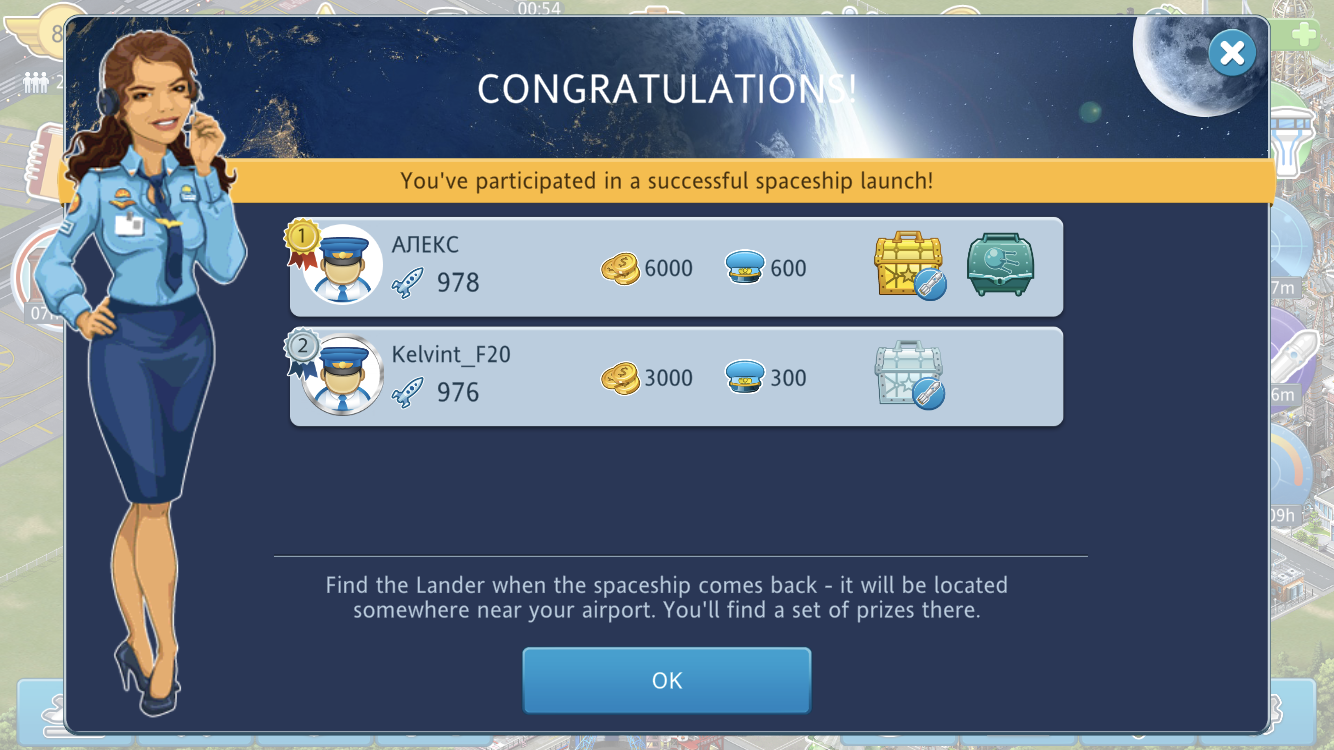Close the congratulations dialog with X
The image size is (1334, 750).
tap(1231, 53)
